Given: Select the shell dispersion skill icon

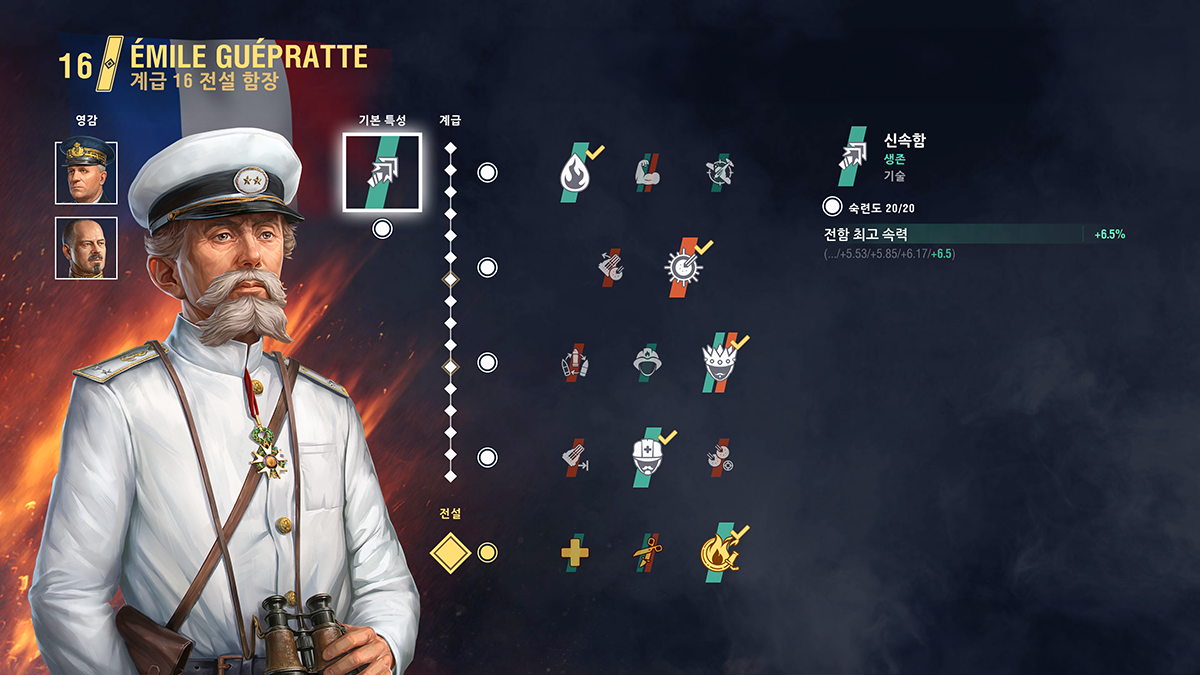Looking at the screenshot, I should pos(610,267).
